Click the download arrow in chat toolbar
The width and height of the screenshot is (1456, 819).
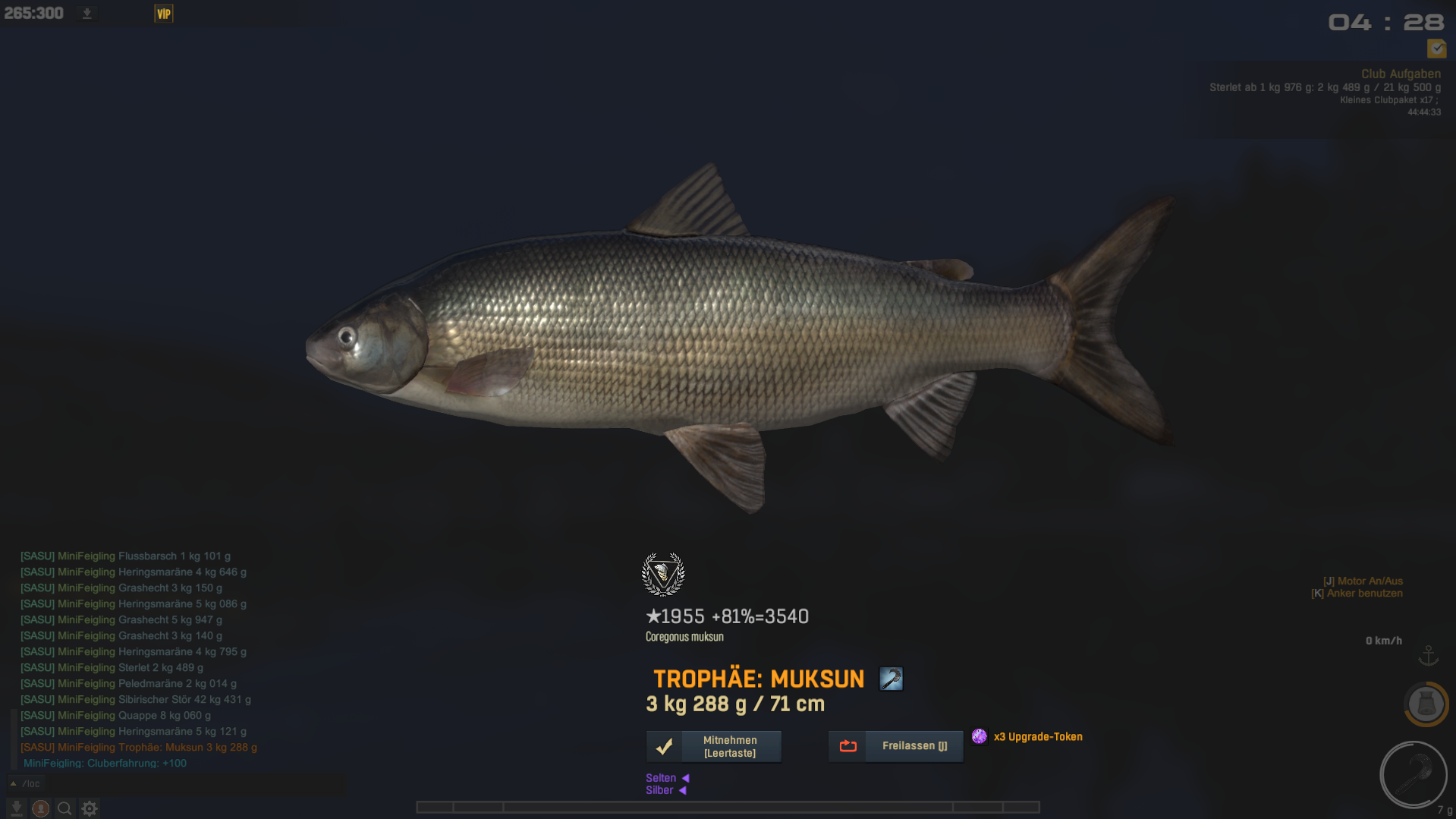(17, 808)
